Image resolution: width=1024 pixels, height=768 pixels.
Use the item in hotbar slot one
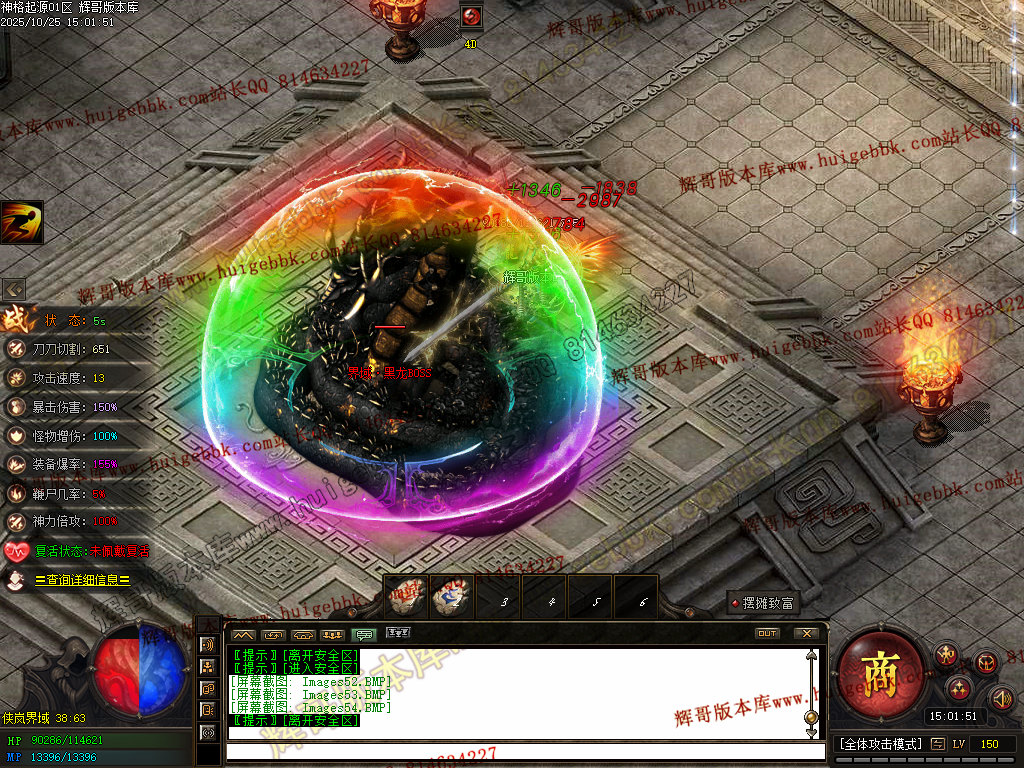point(406,598)
